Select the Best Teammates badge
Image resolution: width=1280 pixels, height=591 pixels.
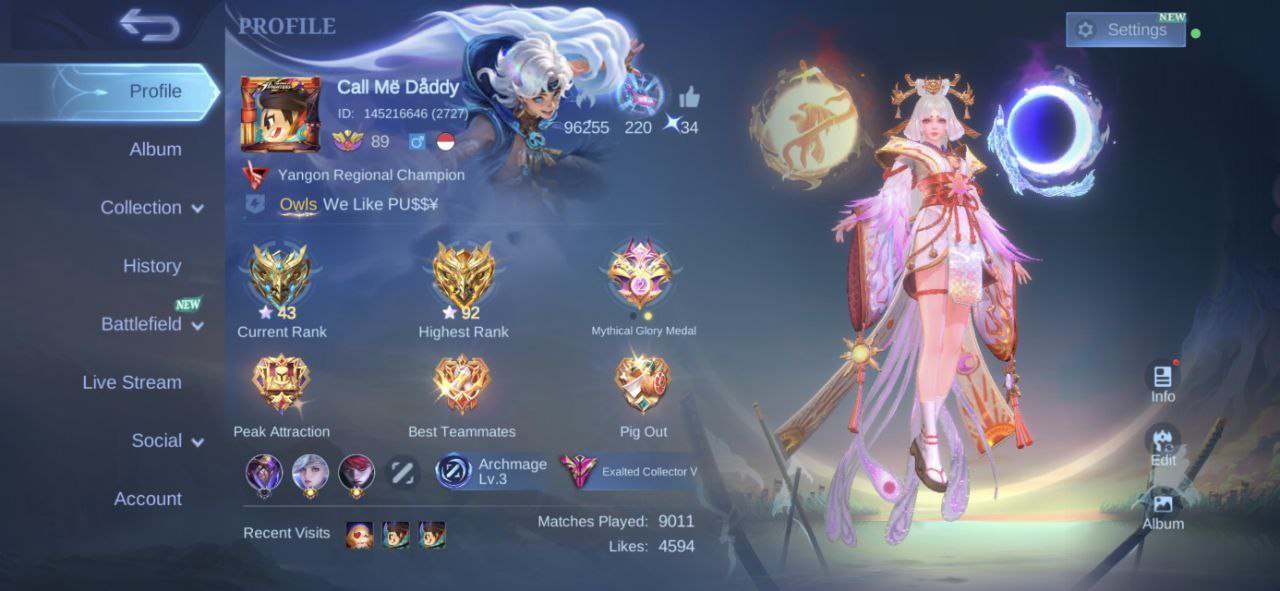462,385
